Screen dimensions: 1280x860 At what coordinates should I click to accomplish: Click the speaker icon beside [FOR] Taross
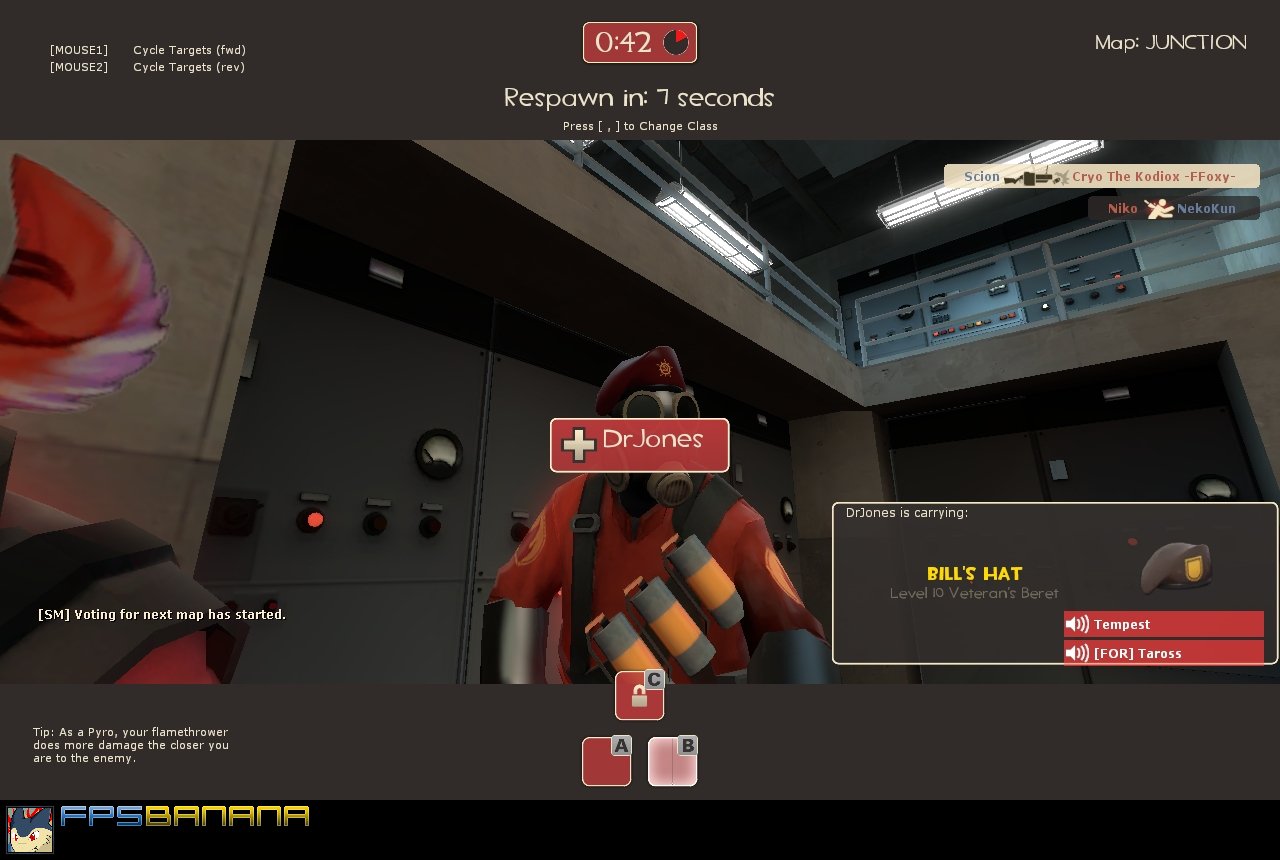pos(1075,652)
